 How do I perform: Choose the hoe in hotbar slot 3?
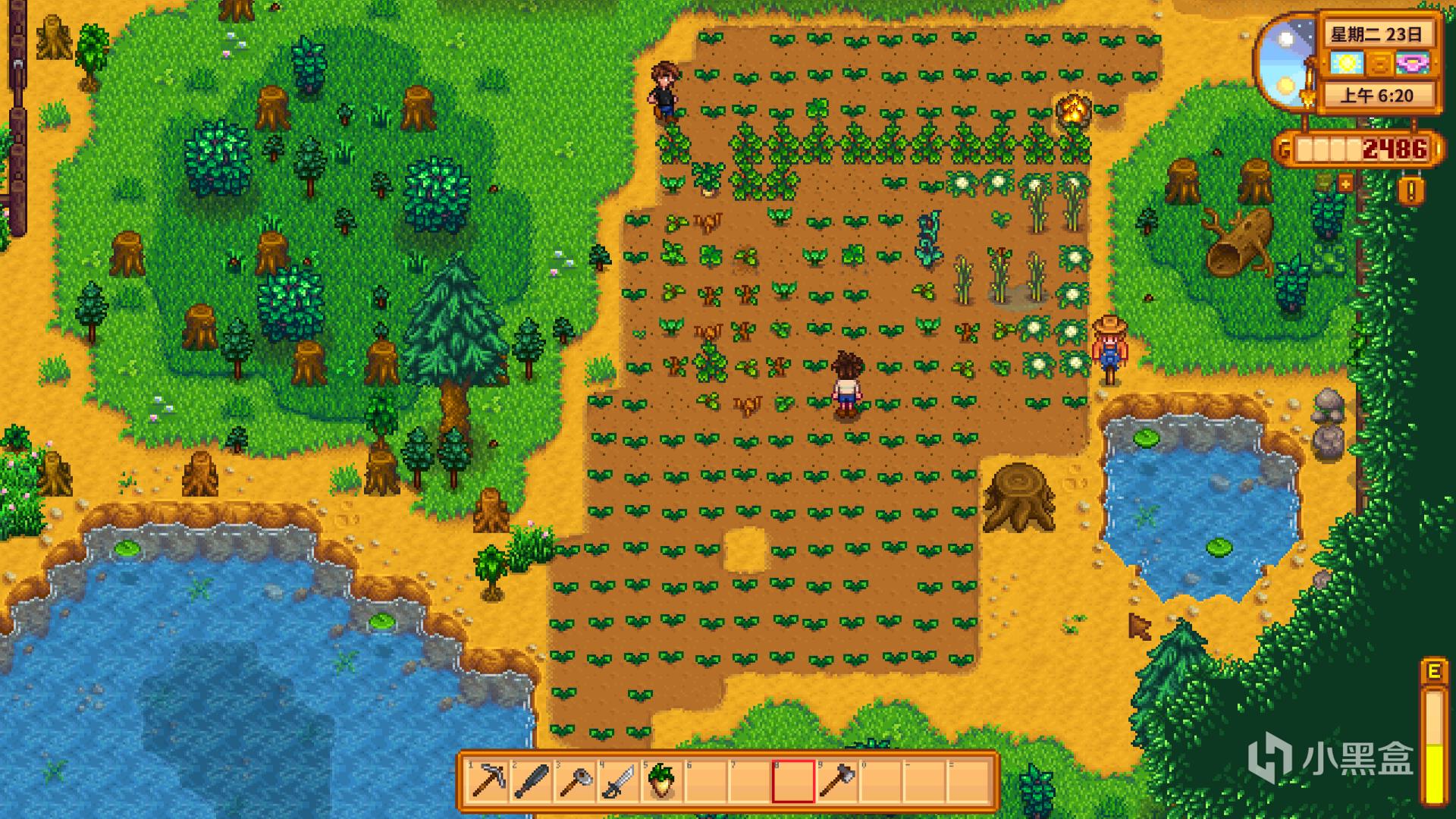coord(574,780)
